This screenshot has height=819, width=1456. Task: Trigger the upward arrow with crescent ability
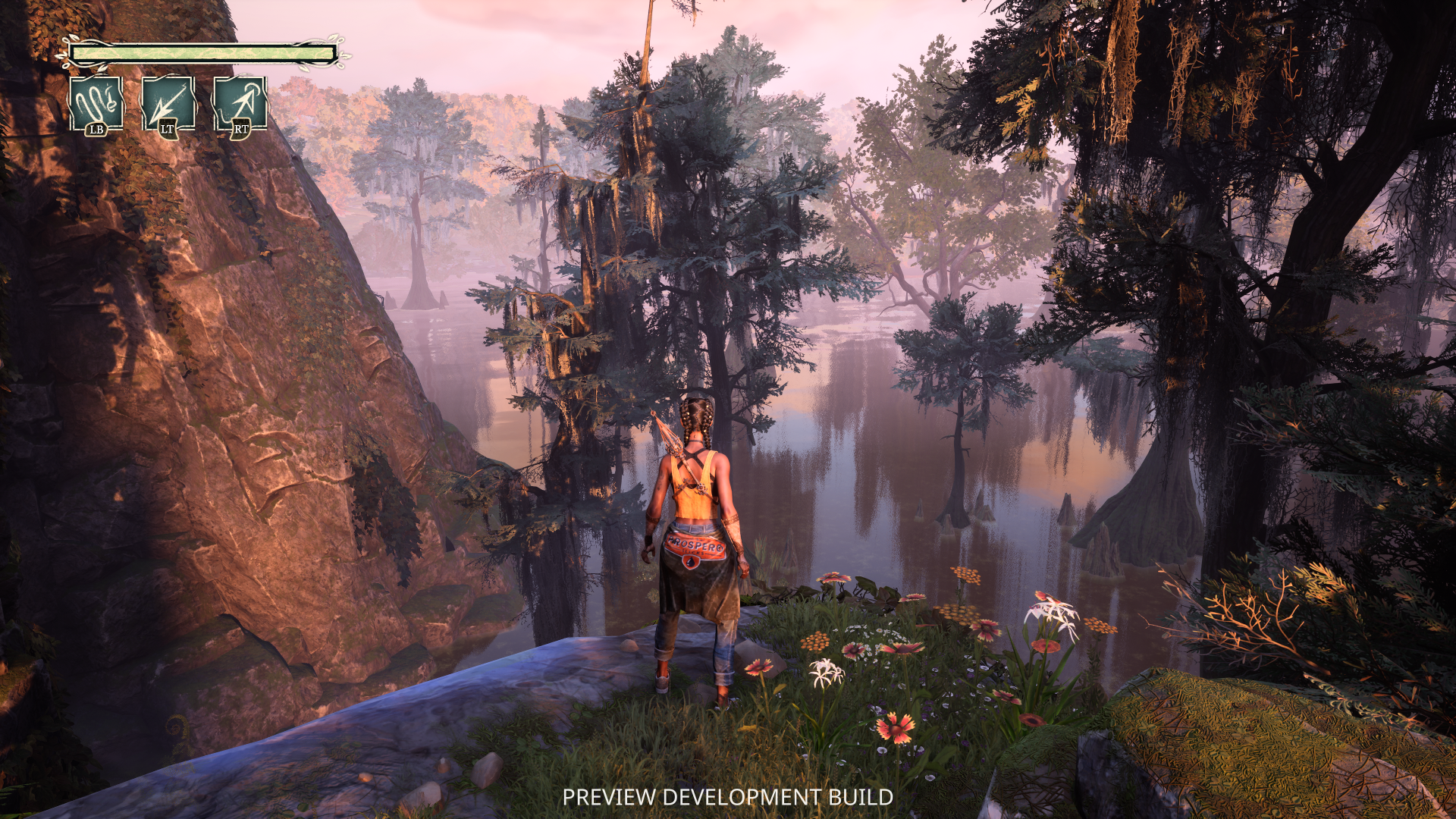240,103
